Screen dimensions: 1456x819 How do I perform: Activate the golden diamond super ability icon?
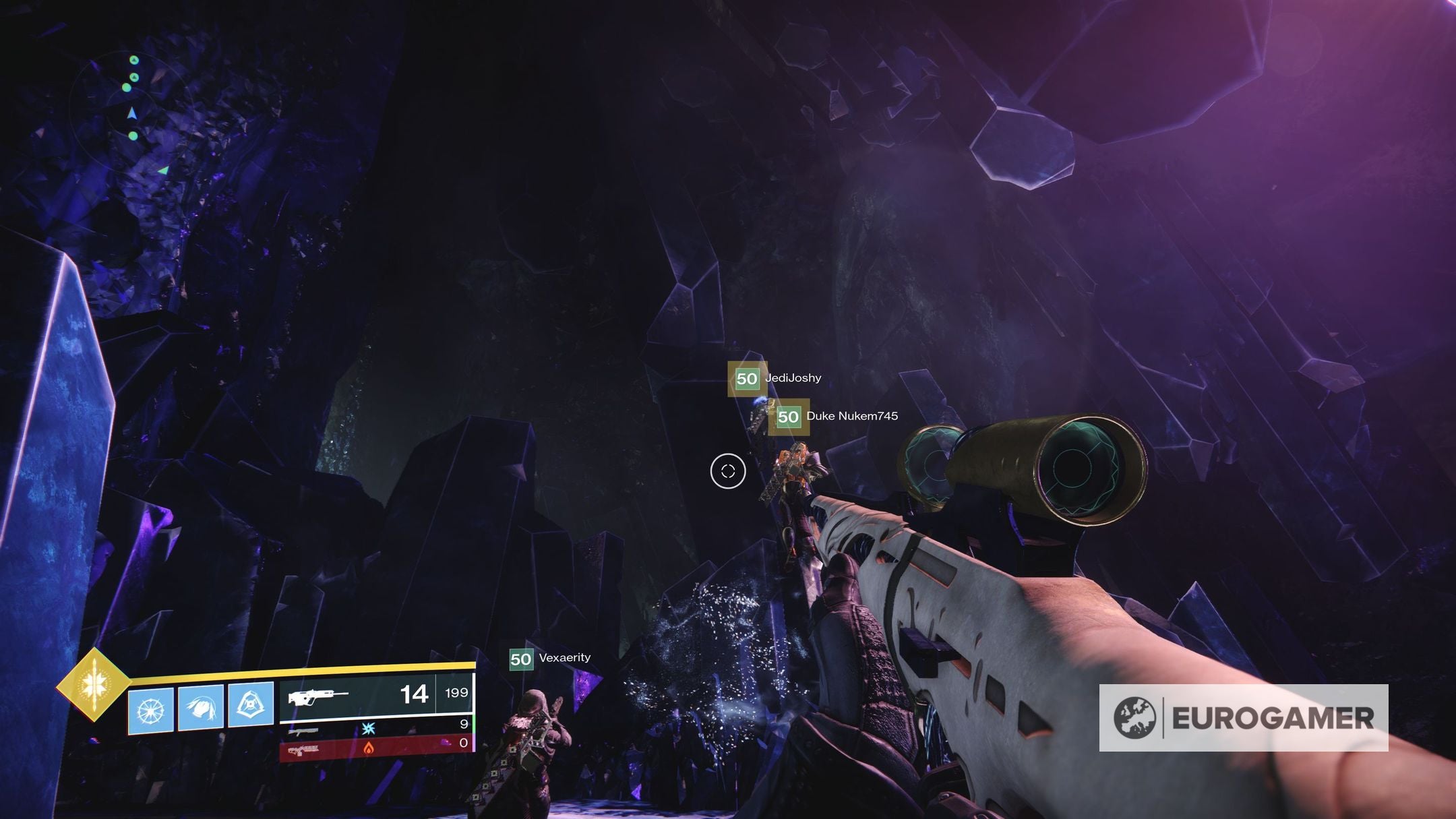(x=93, y=686)
